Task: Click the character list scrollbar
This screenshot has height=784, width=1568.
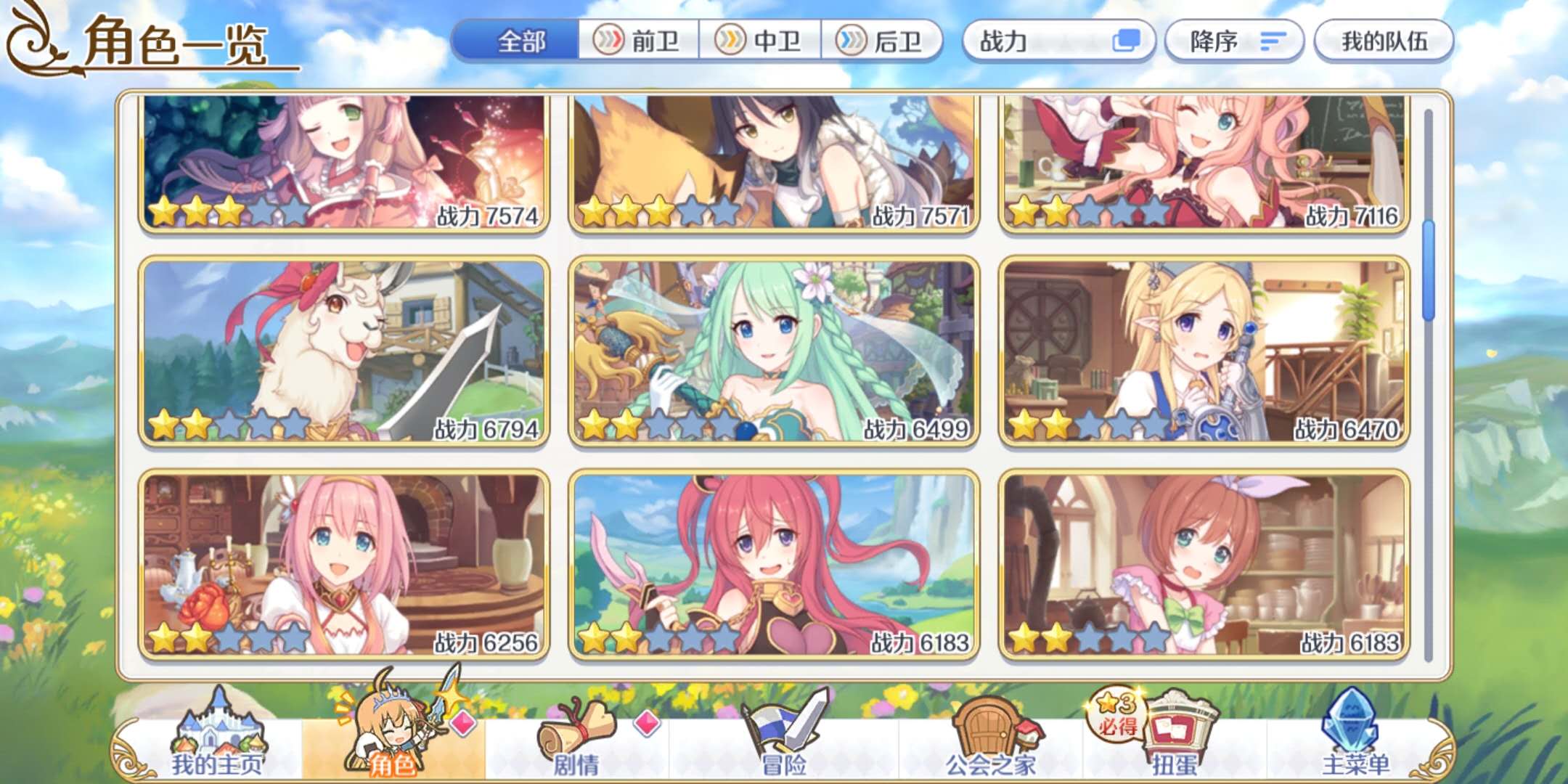Action: [x=1428, y=270]
